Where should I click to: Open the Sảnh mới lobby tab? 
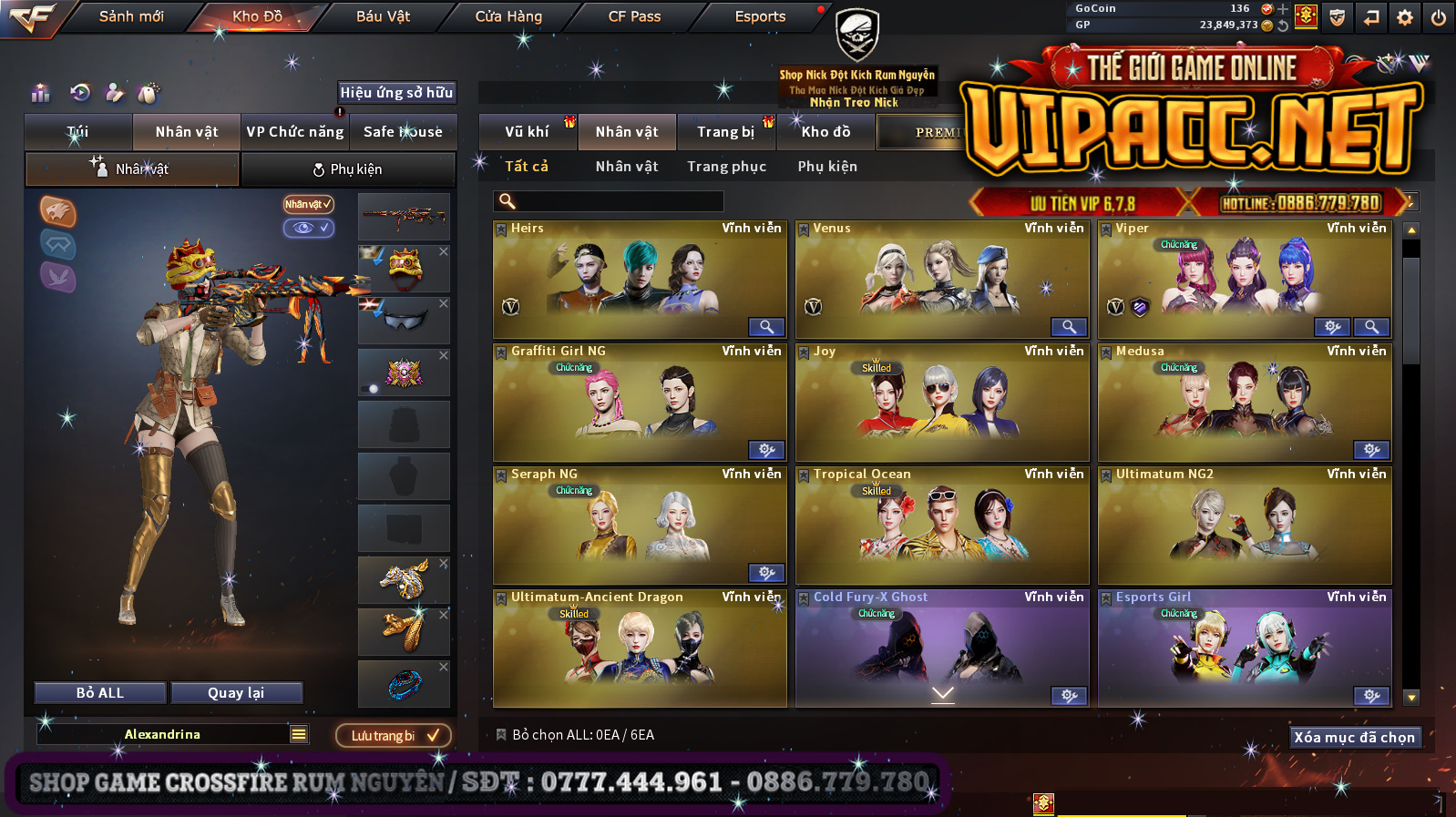coord(131,16)
